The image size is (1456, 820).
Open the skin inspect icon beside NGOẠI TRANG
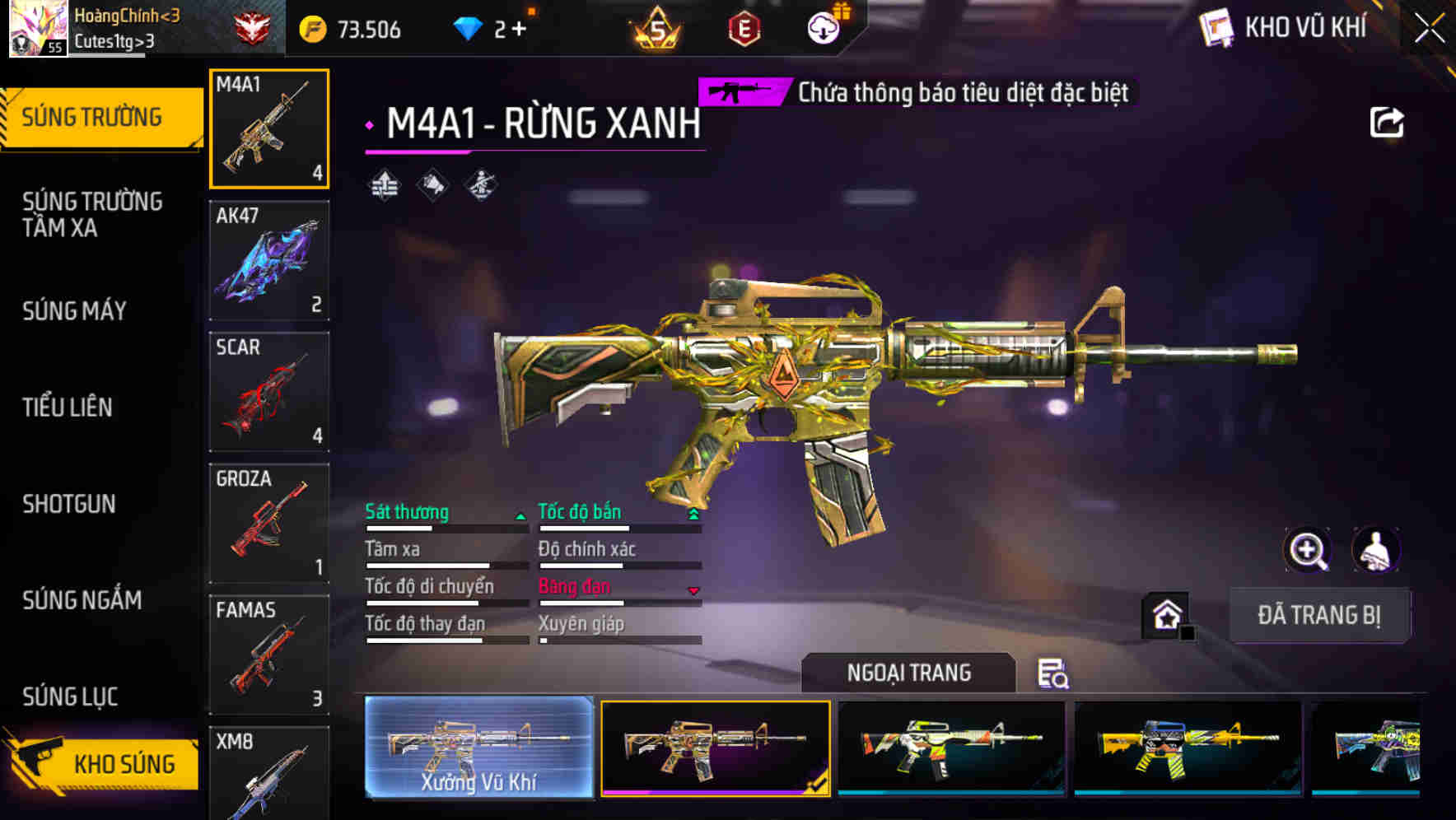(x=1055, y=675)
